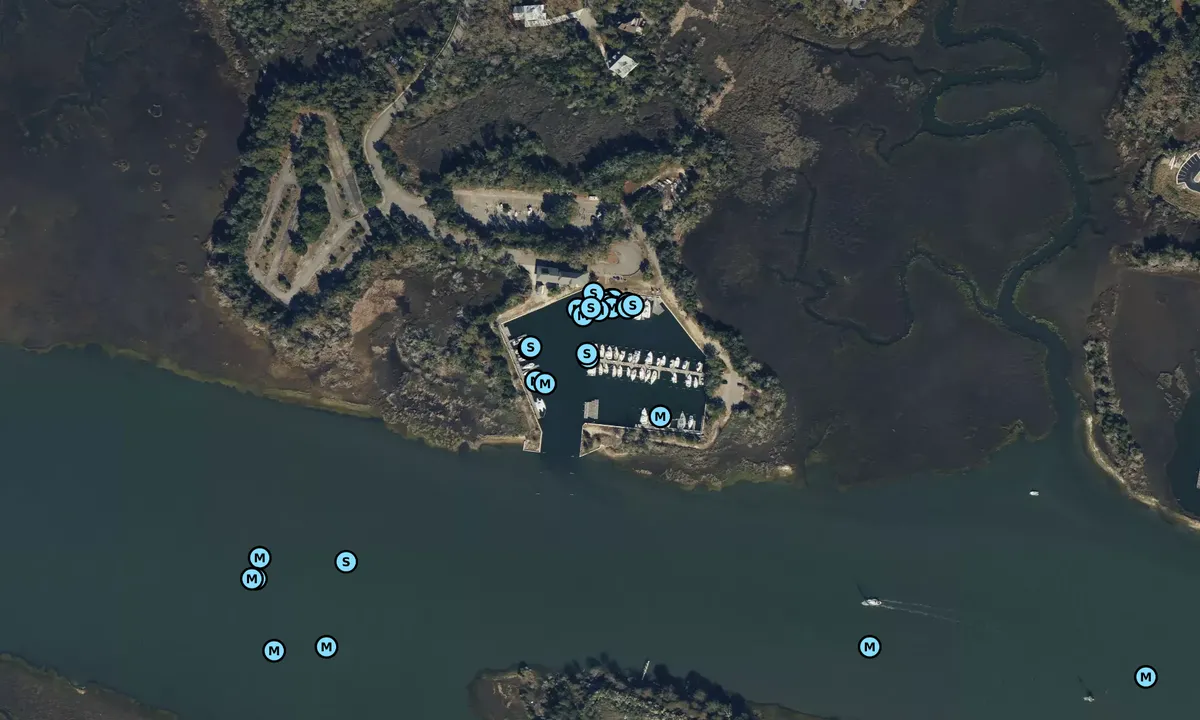Image resolution: width=1200 pixels, height=720 pixels.
Task: Select the lone S marker on the open river
Action: [346, 562]
